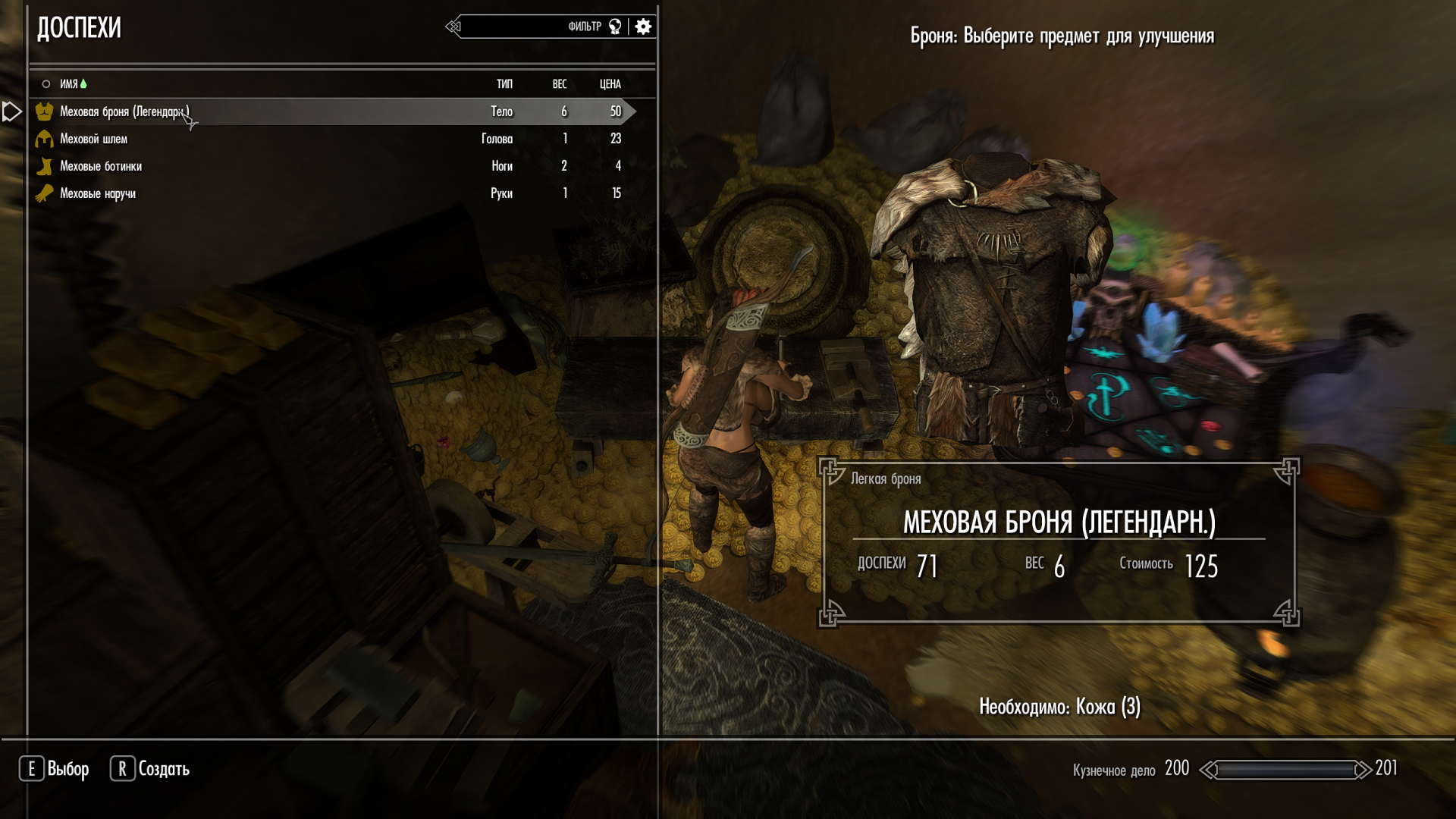Open the gear settings icon
Viewport: 1456px width, 819px height.
click(x=643, y=27)
